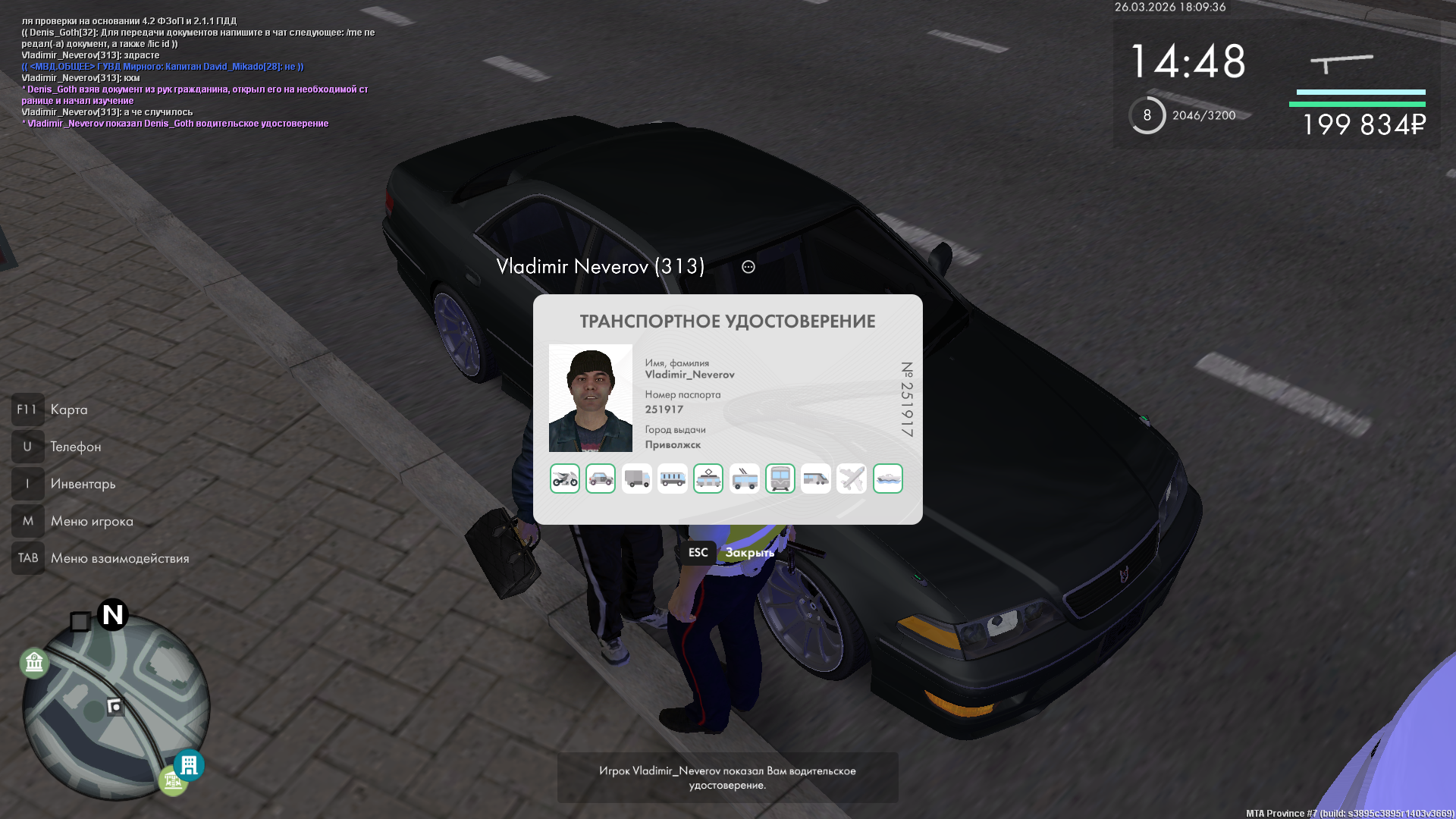
Task: Click the smiley icon beside Vladimir Neverov
Action: point(748,267)
